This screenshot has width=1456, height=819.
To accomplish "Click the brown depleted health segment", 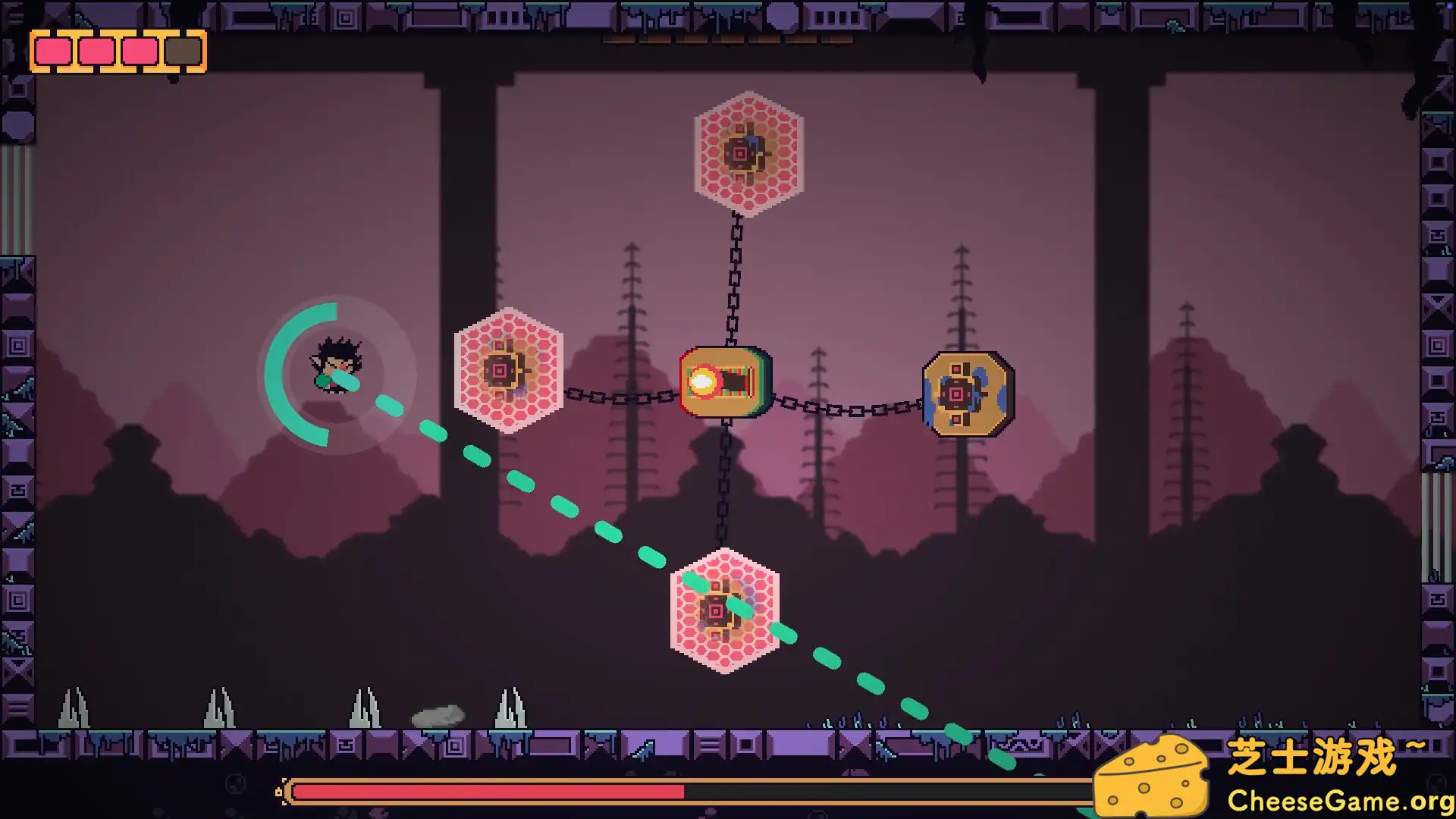I will (x=182, y=51).
